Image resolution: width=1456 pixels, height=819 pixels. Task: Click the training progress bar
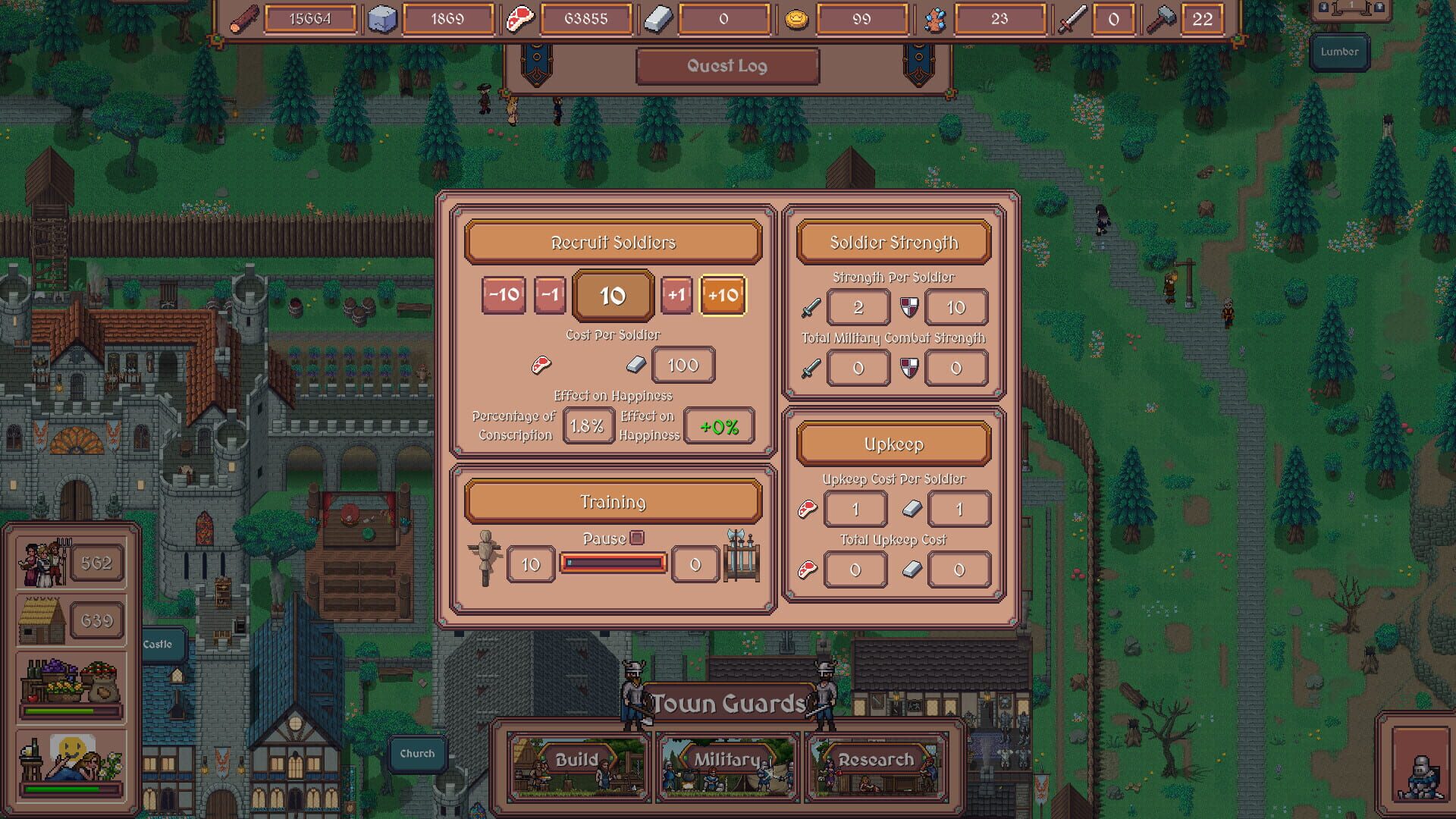(x=613, y=563)
